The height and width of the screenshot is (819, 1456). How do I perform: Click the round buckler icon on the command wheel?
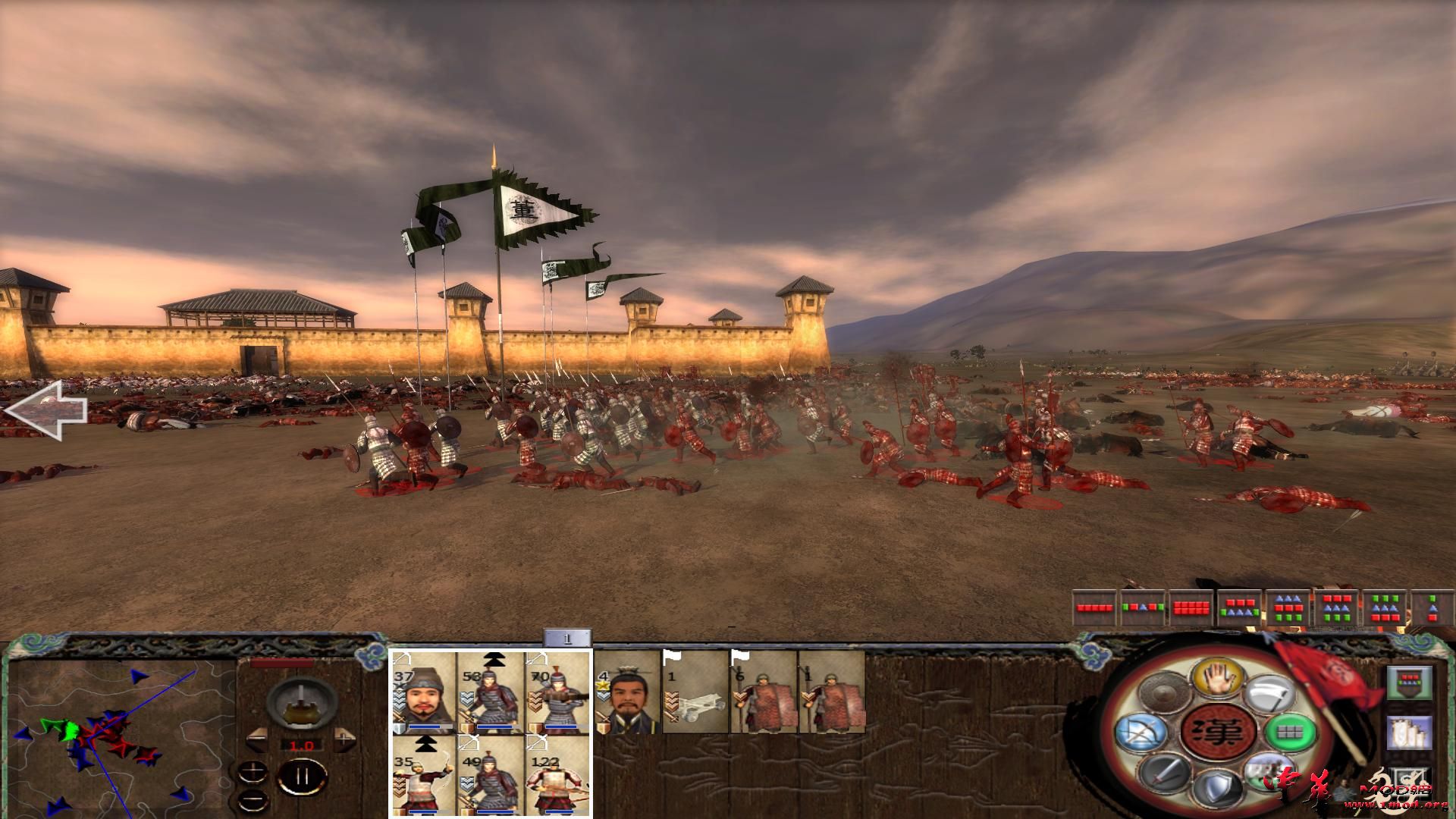pos(1164,692)
